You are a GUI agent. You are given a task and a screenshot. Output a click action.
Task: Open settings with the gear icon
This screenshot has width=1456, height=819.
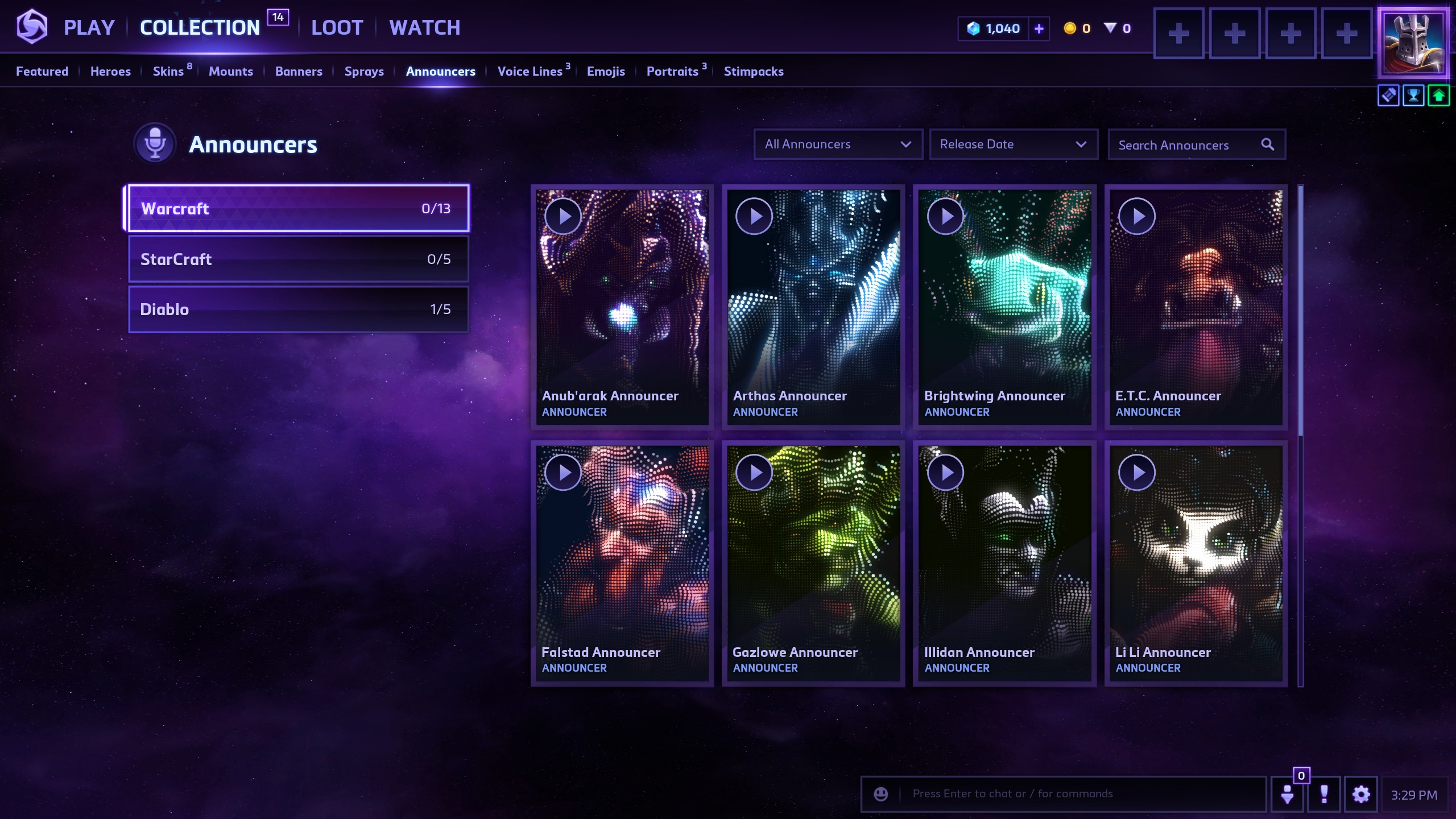(x=1360, y=794)
